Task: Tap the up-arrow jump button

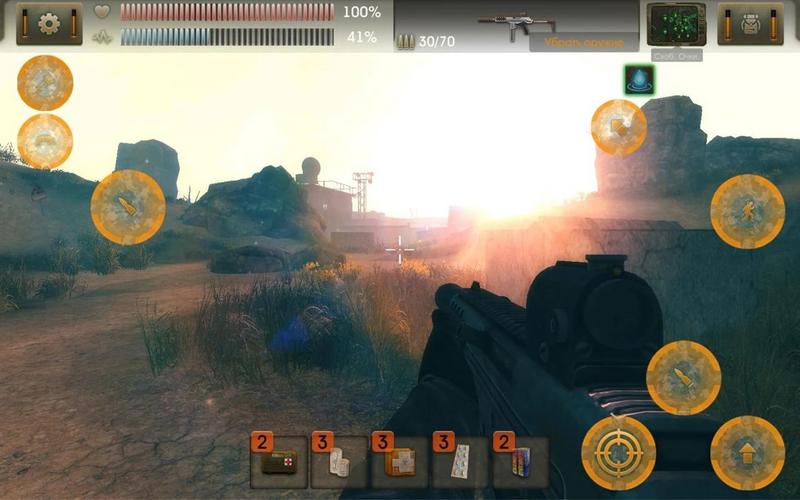Action: coord(747,453)
